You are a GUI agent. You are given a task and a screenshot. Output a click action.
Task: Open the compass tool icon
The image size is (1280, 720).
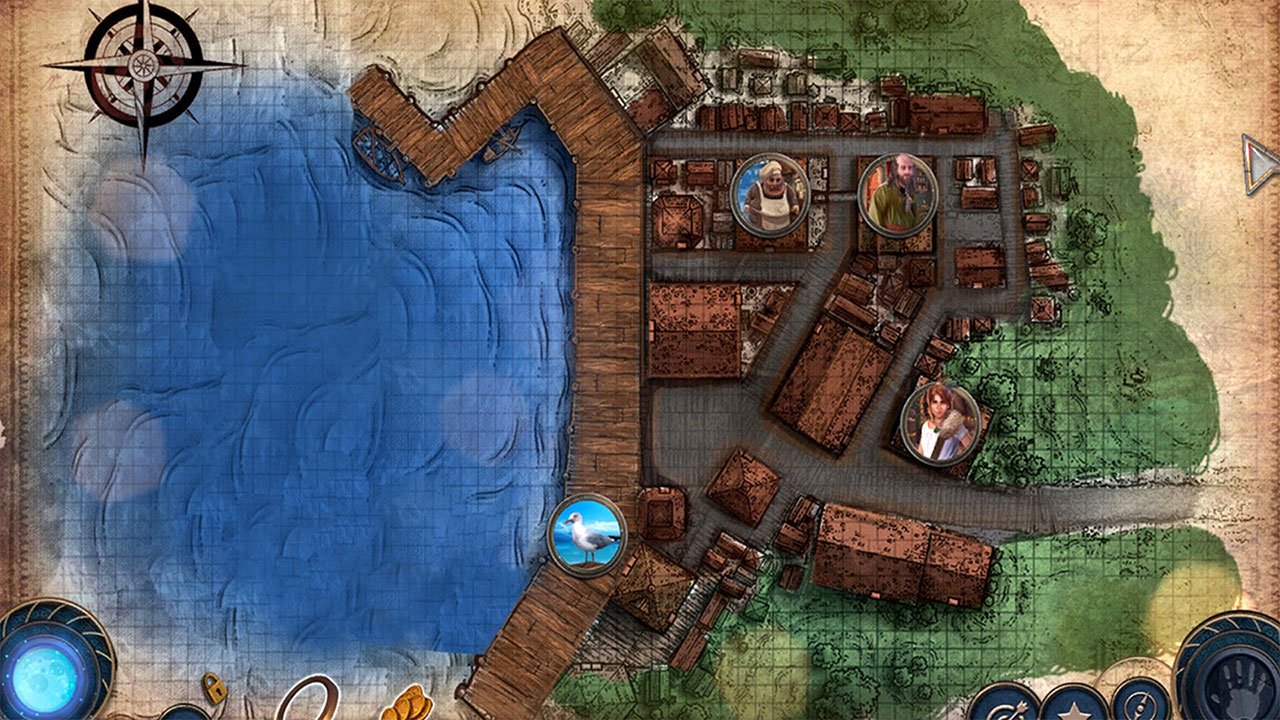click(x=1139, y=708)
